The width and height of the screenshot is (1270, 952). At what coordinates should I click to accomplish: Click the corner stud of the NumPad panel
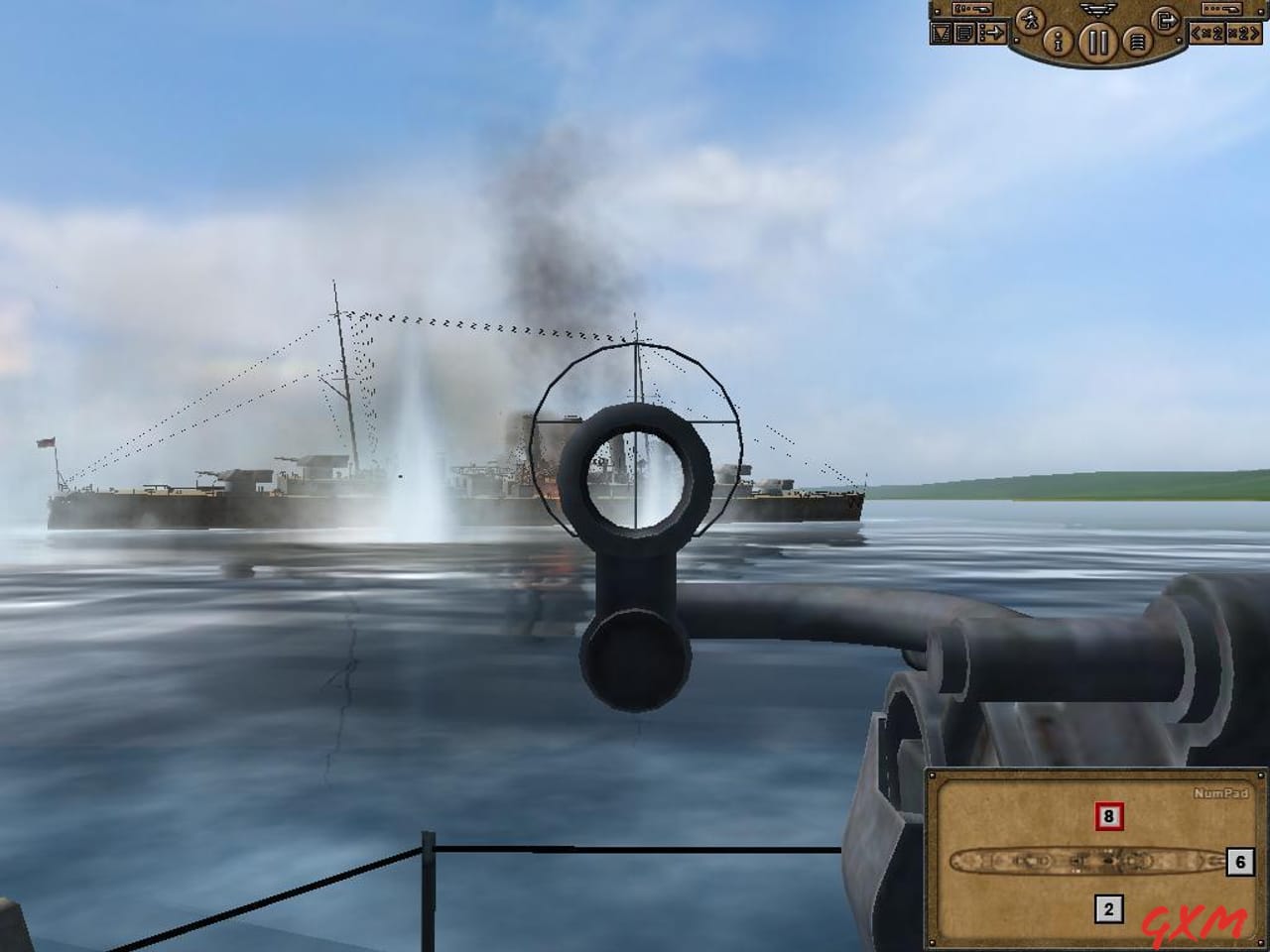(x=933, y=774)
